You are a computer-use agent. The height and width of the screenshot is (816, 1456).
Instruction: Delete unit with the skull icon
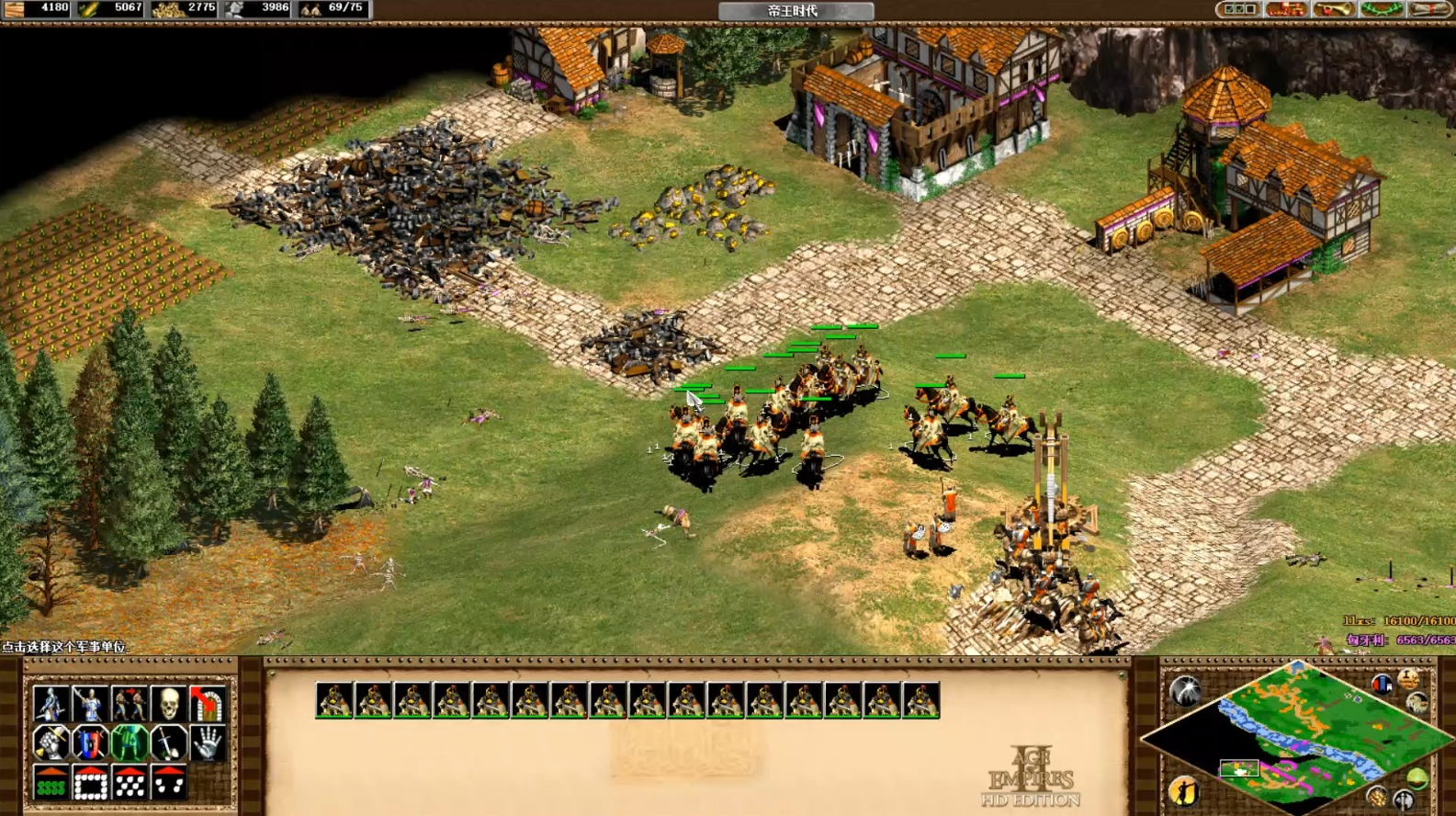click(168, 704)
